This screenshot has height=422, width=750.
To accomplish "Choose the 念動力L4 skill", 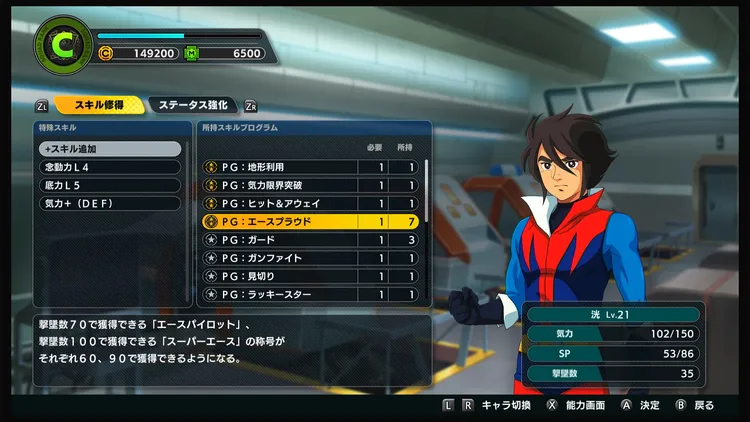I will 110,167.
